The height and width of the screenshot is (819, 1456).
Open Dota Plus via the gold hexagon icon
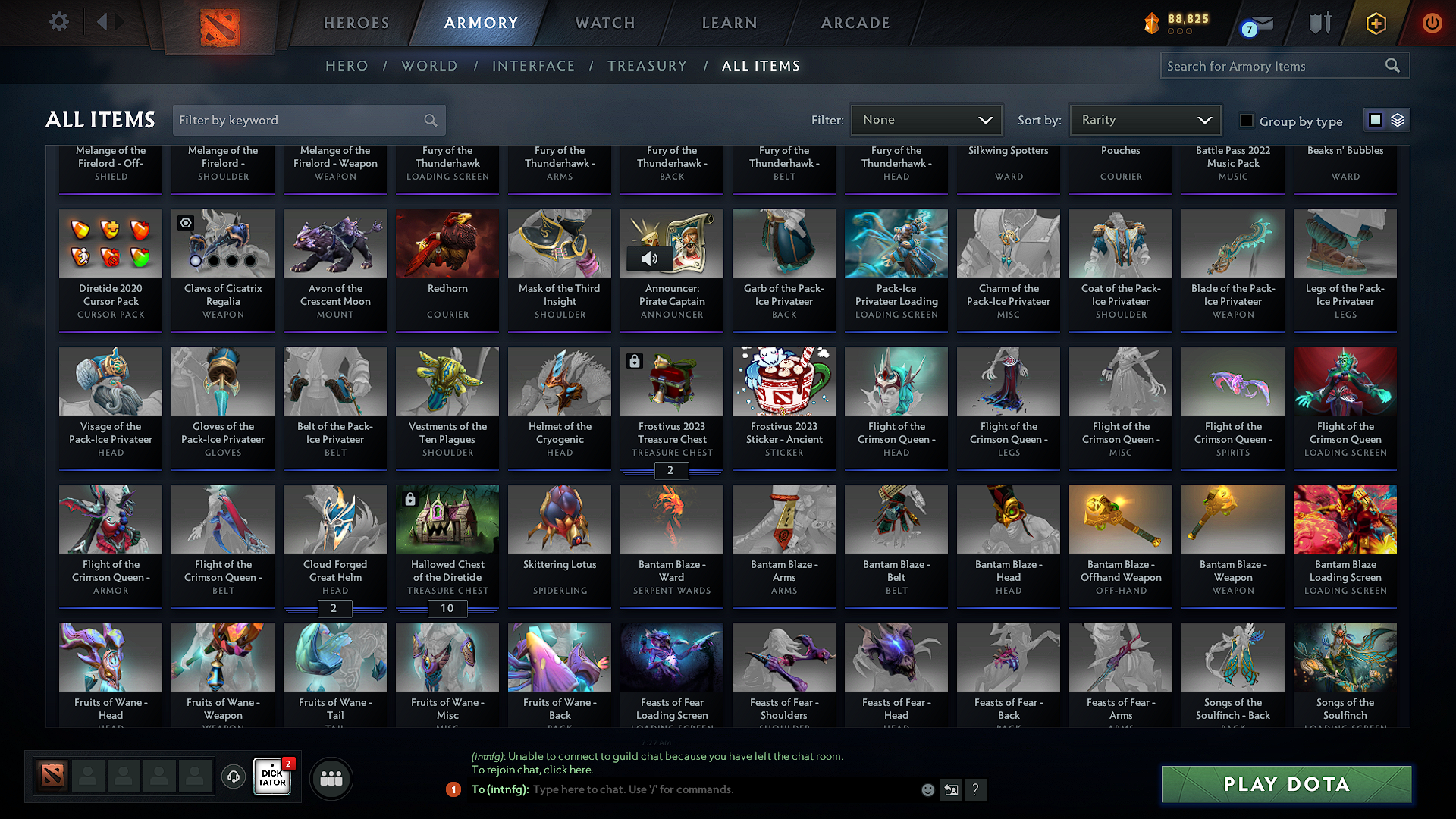(1375, 23)
